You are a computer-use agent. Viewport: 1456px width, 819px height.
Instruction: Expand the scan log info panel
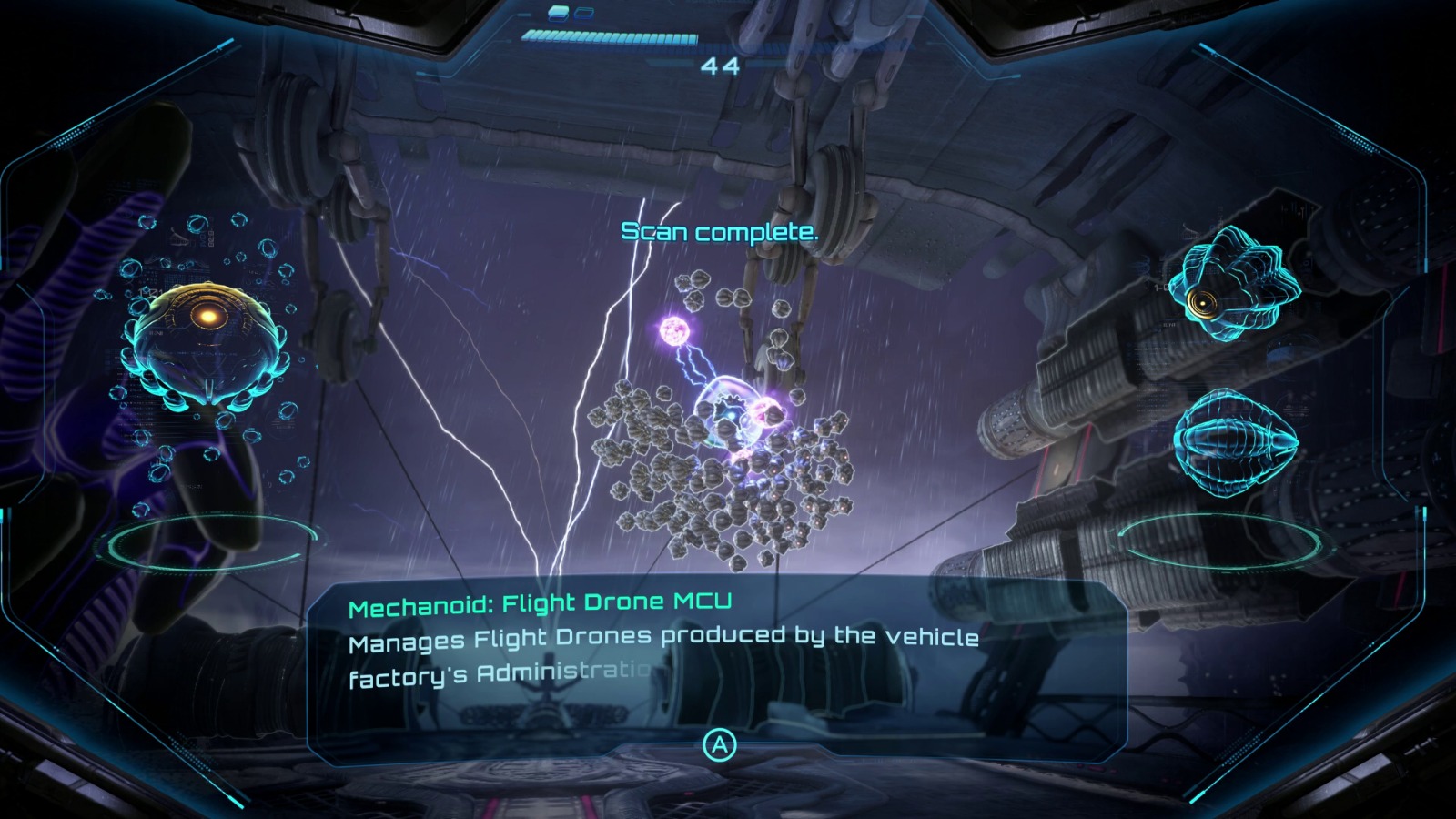tap(719, 744)
